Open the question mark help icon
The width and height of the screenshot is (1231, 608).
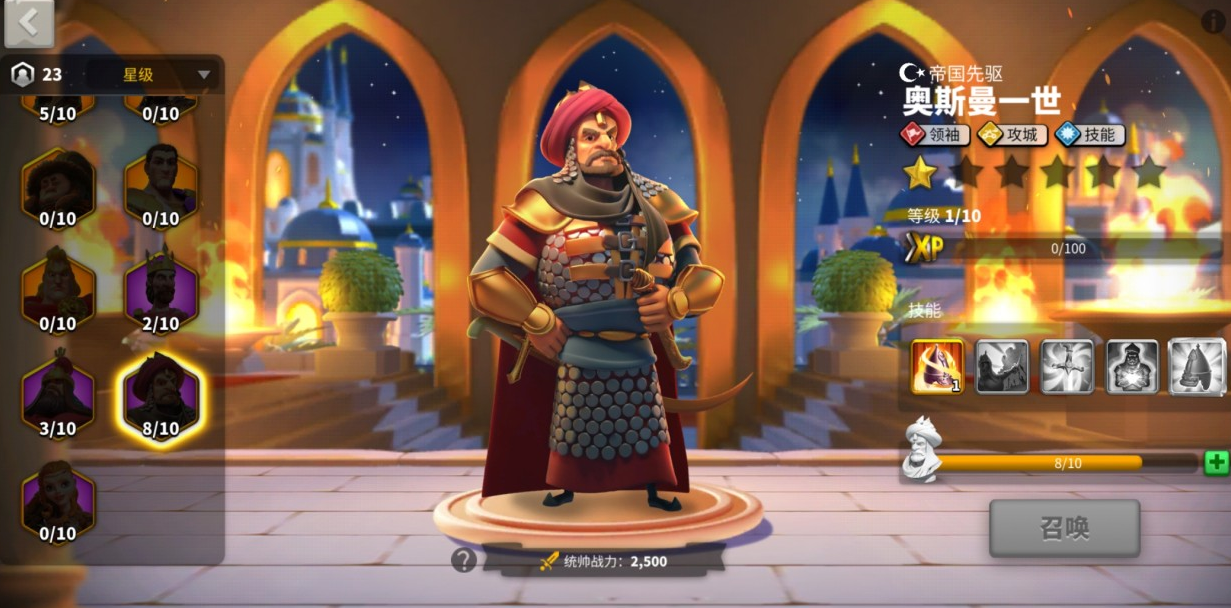click(x=463, y=560)
